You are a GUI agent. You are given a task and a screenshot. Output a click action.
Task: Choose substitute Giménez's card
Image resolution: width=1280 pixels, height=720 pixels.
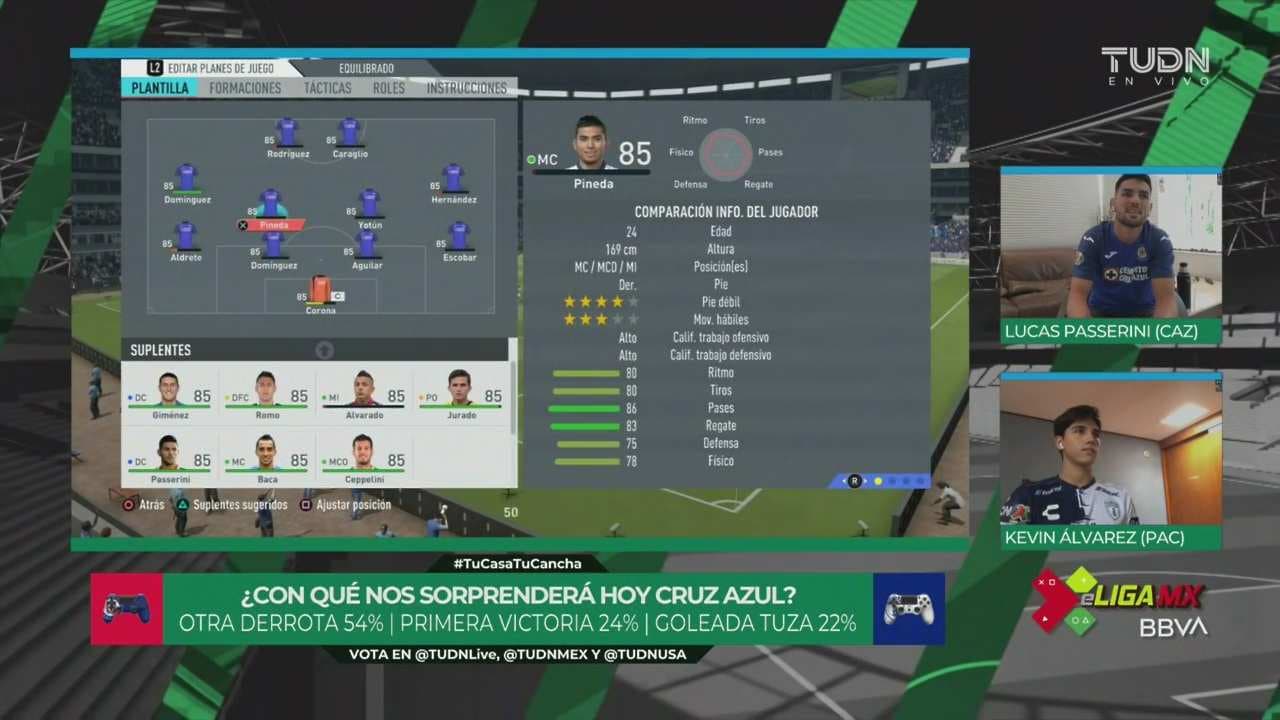(169, 390)
